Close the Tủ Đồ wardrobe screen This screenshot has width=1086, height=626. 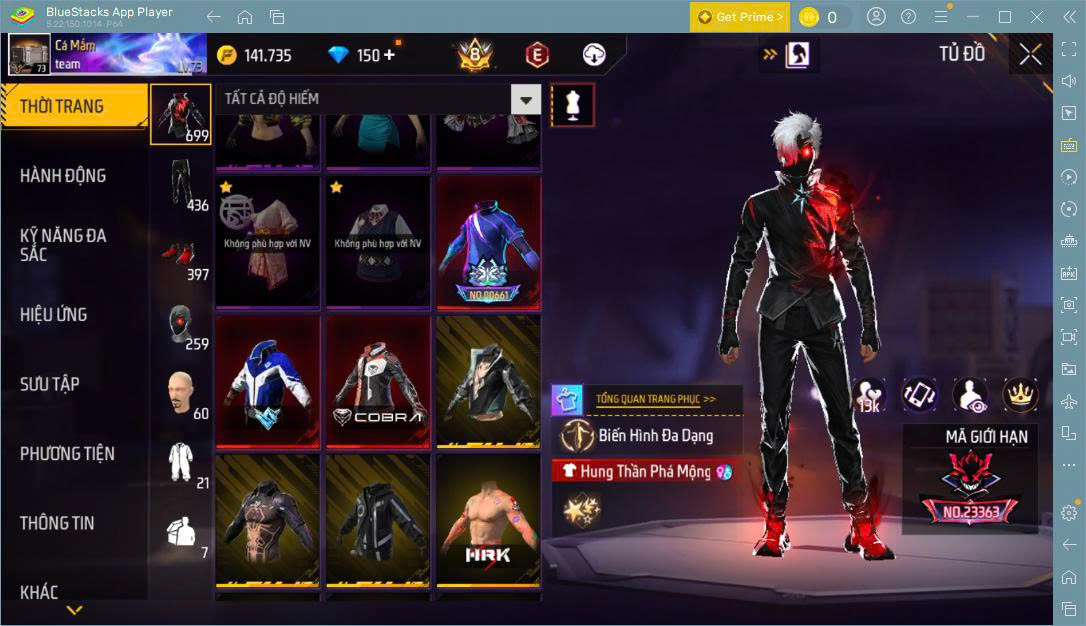(1030, 55)
